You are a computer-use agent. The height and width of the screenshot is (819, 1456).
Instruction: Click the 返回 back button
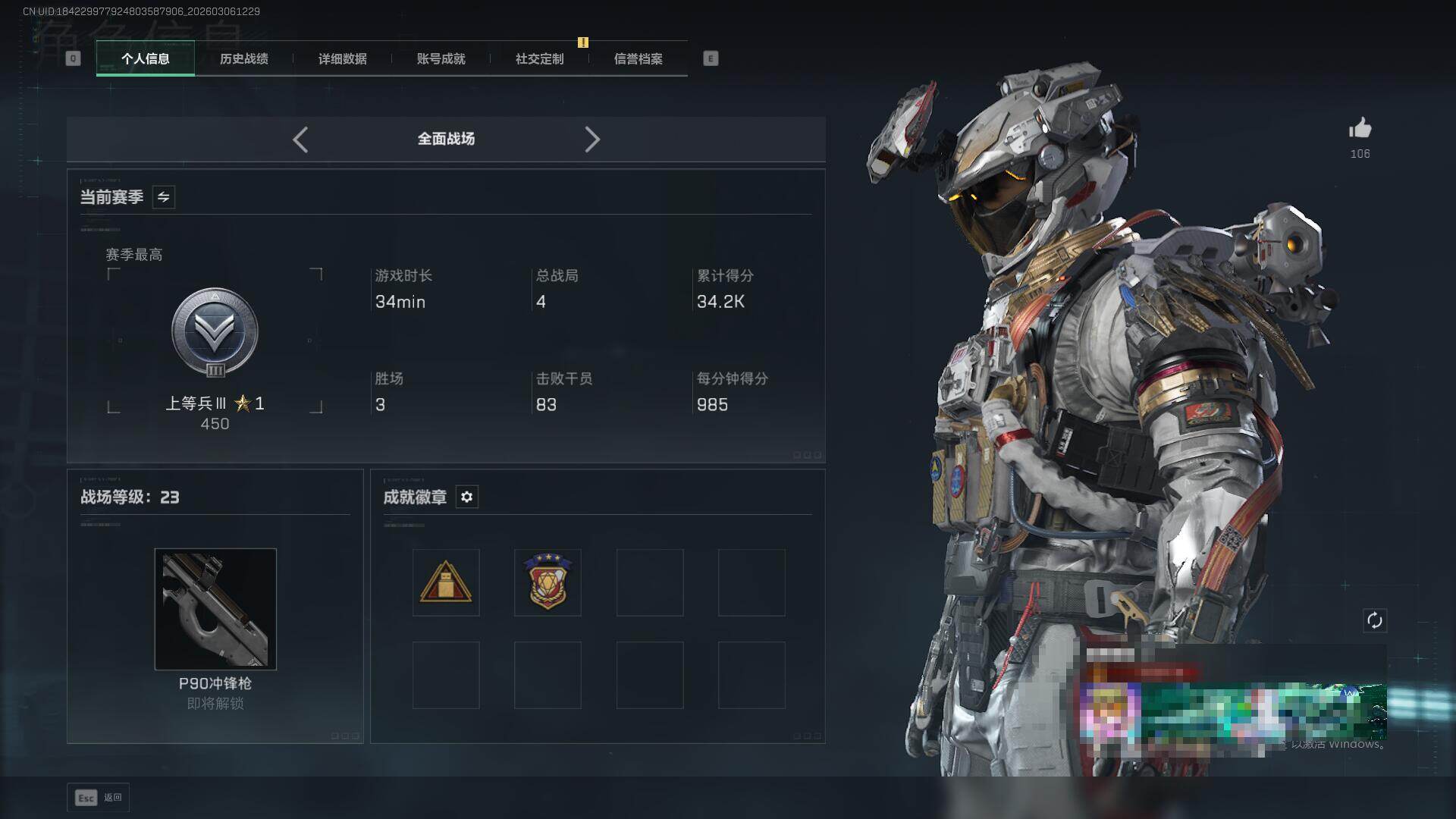coord(99,798)
